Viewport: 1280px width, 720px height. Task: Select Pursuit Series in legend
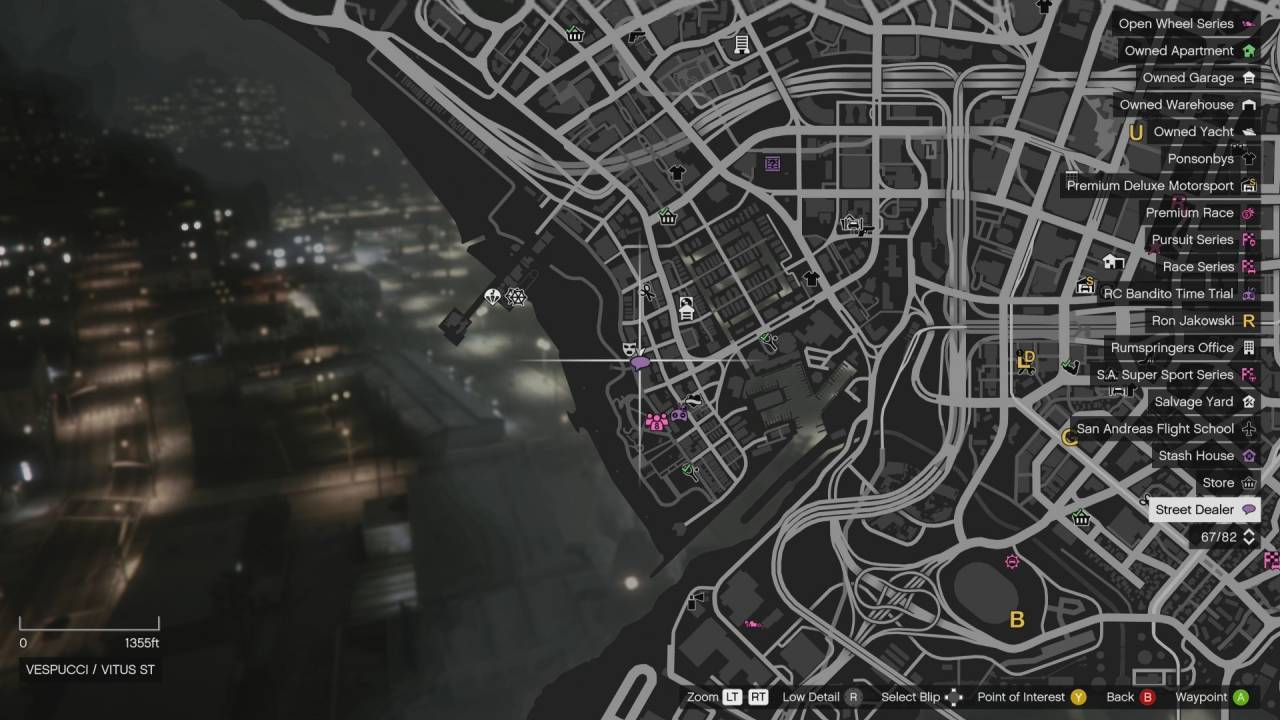tap(1202, 240)
